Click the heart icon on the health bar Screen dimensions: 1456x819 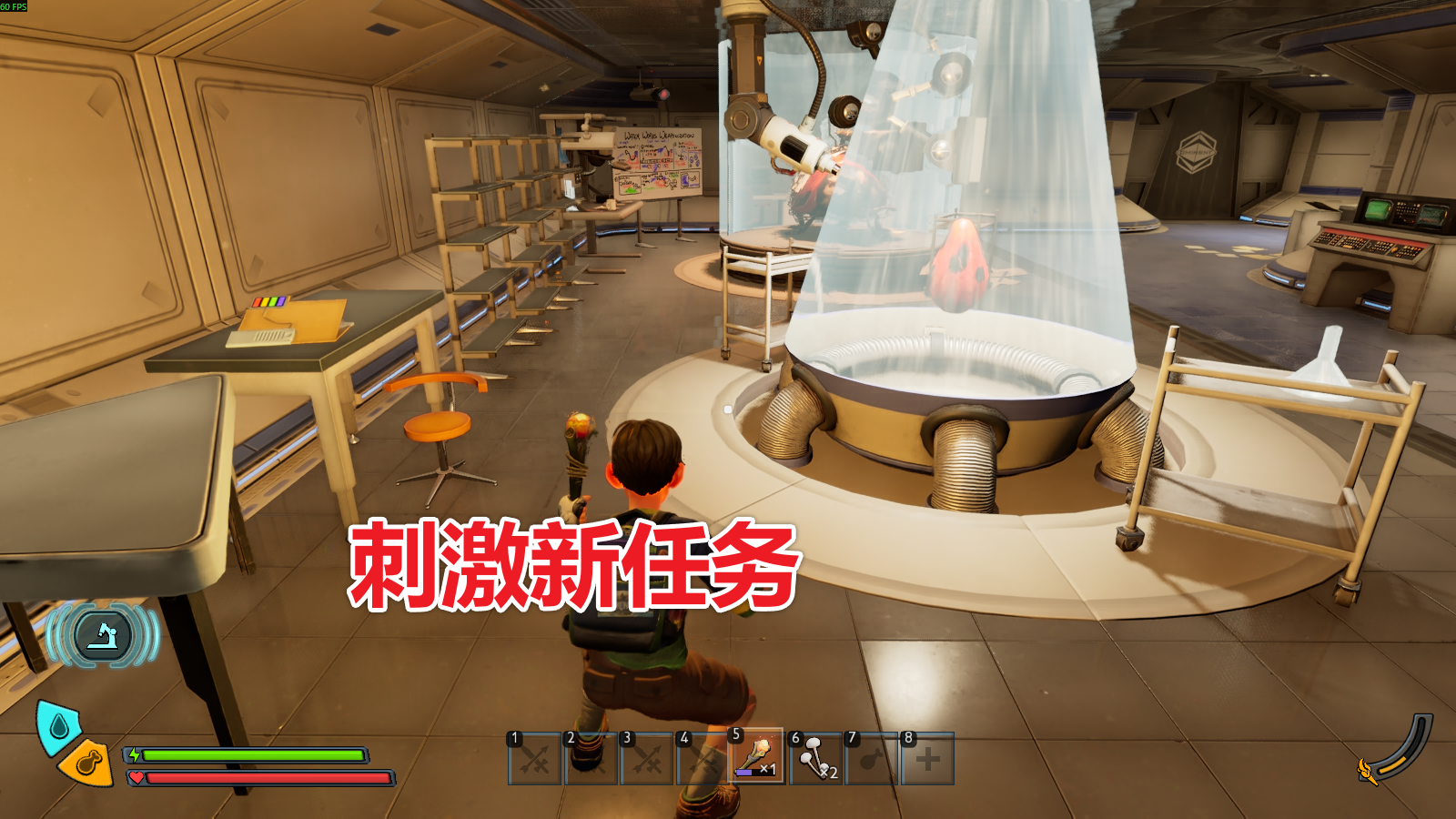pyautogui.click(x=136, y=777)
